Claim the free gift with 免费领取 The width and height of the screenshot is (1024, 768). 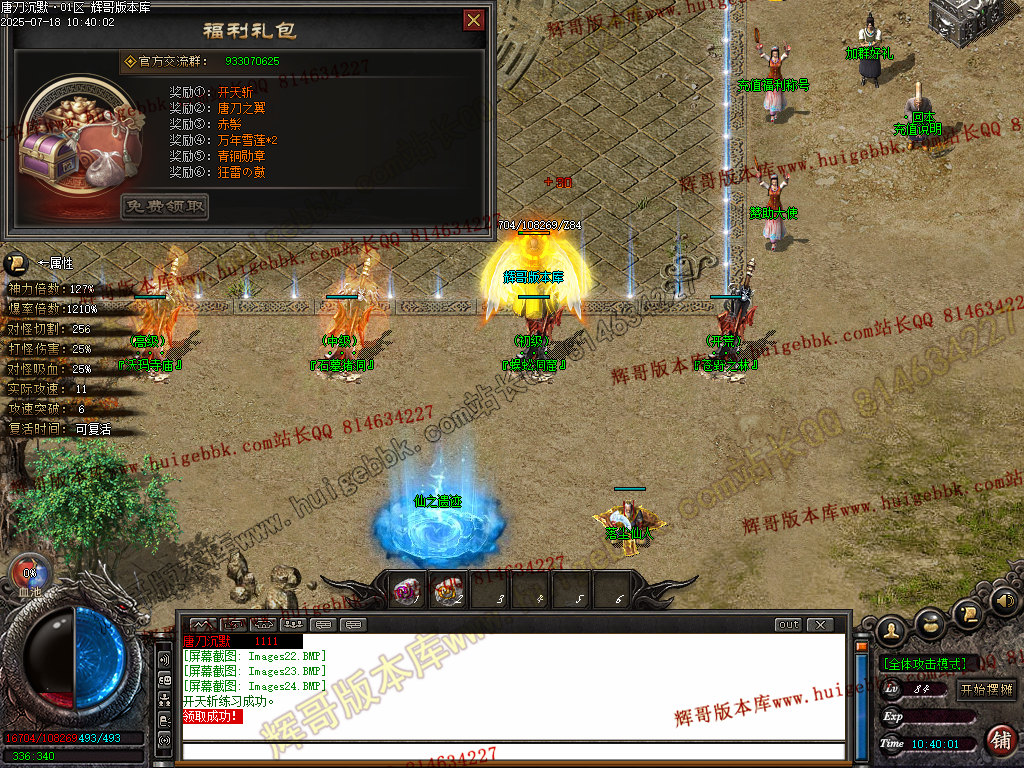pyautogui.click(x=165, y=207)
